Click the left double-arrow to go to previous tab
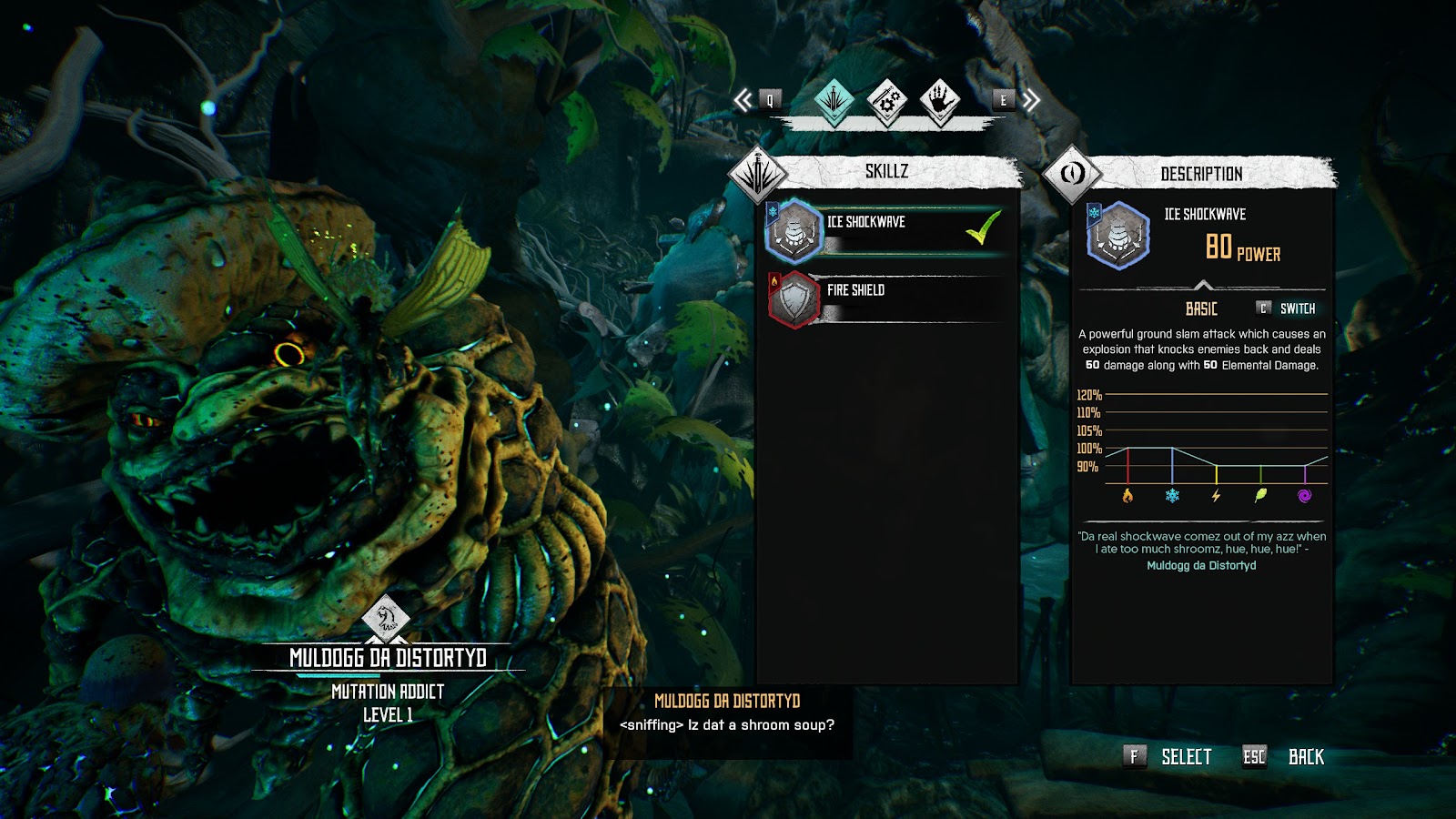 coord(744,100)
